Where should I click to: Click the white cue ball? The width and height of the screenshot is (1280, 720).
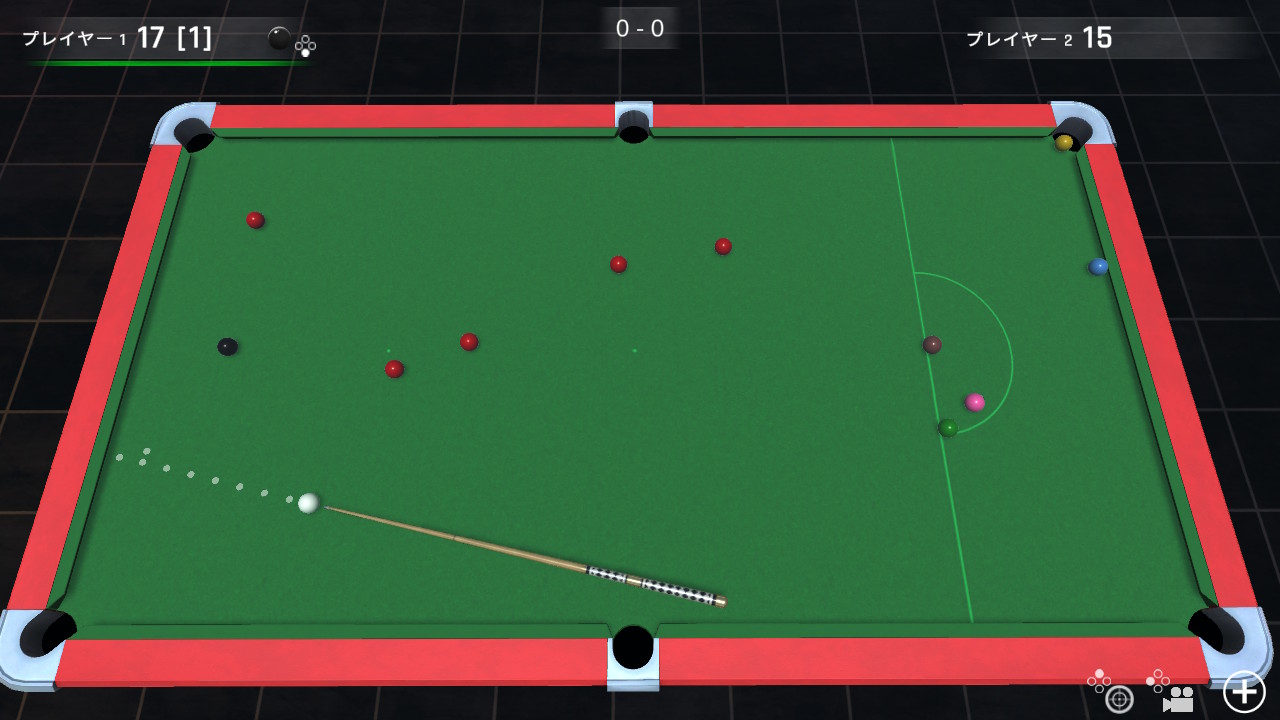(307, 505)
